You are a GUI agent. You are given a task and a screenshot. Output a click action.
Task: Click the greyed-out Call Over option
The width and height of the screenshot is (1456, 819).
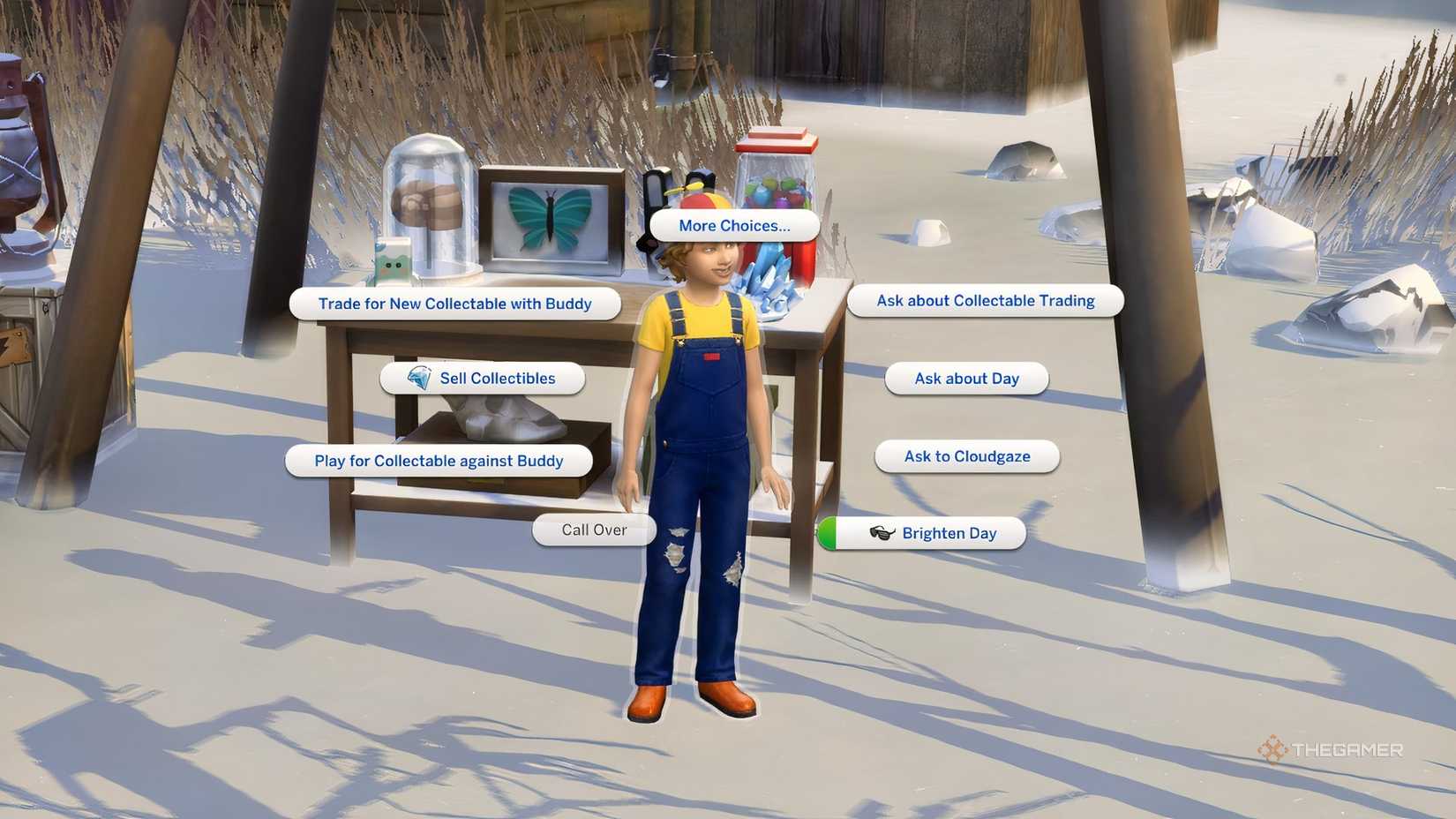594,530
